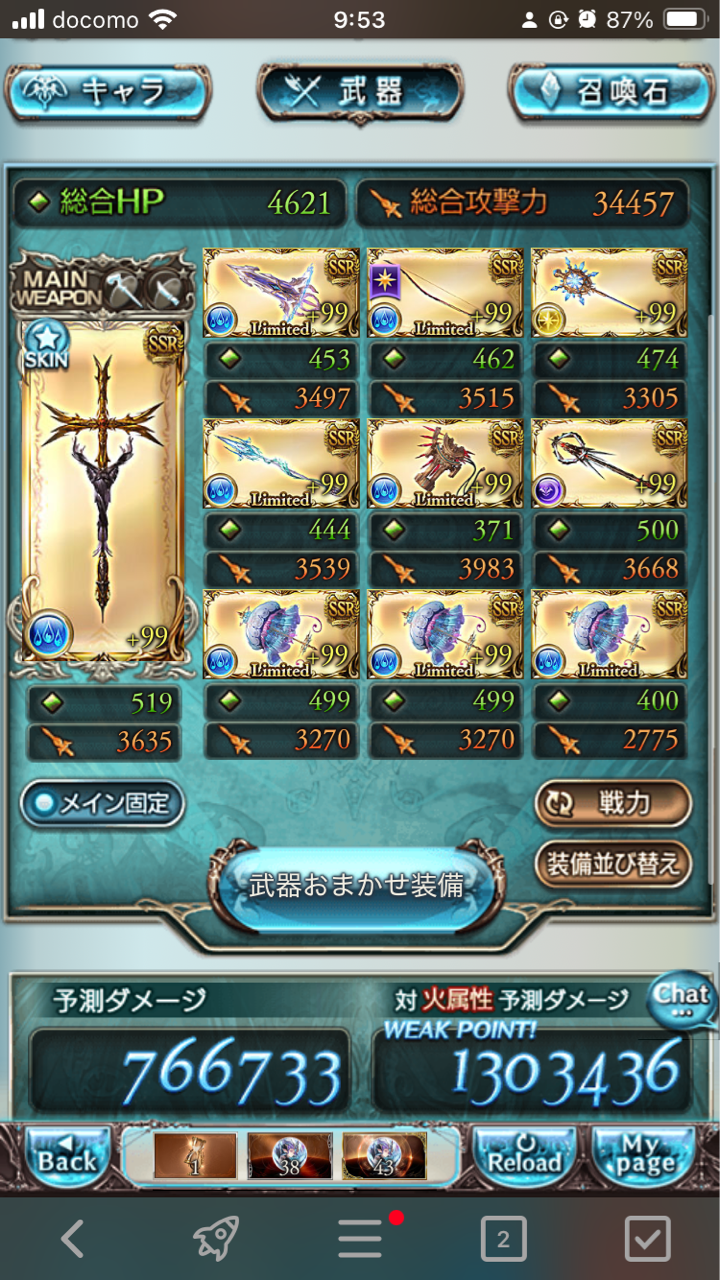Choose the snowflake-topped staff slot
The height and width of the screenshot is (1280, 720).
(609, 293)
